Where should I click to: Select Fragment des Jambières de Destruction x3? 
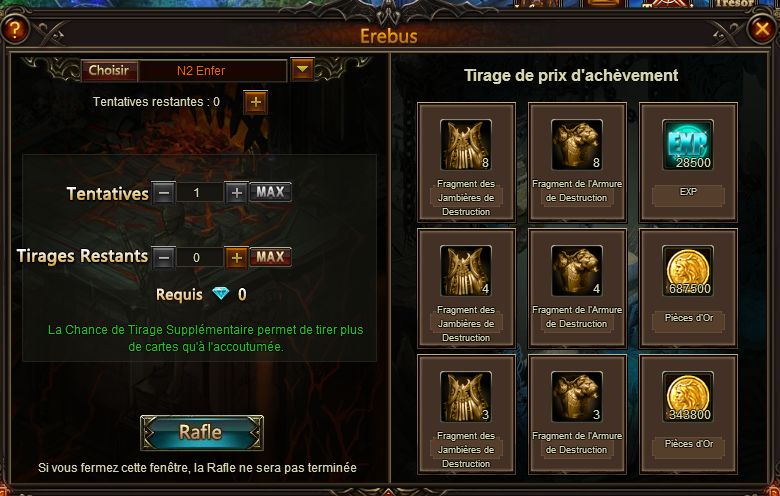[465, 397]
